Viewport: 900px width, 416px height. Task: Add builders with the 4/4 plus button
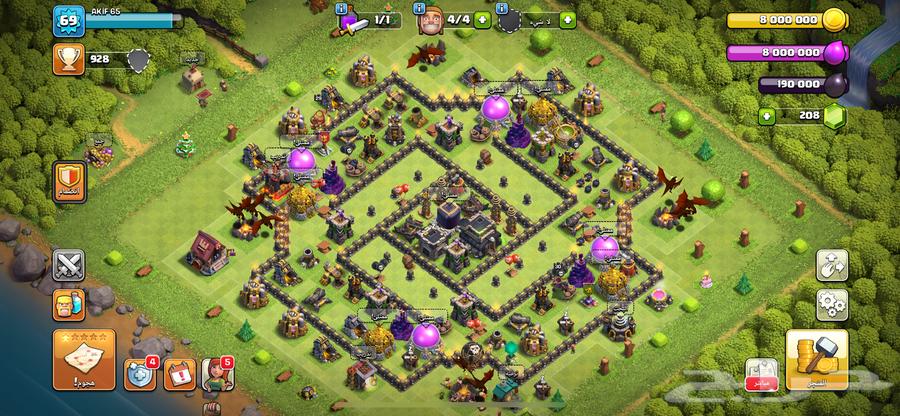484,19
